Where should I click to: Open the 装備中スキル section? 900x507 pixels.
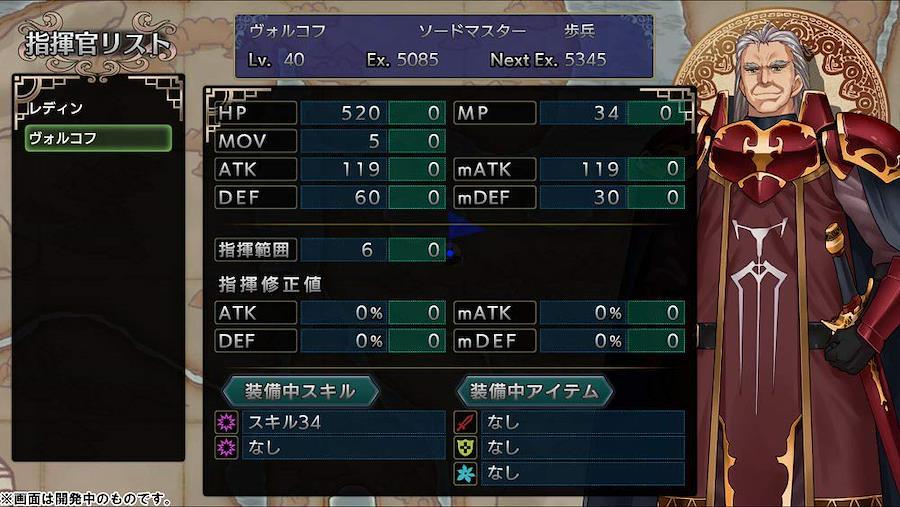(x=300, y=390)
